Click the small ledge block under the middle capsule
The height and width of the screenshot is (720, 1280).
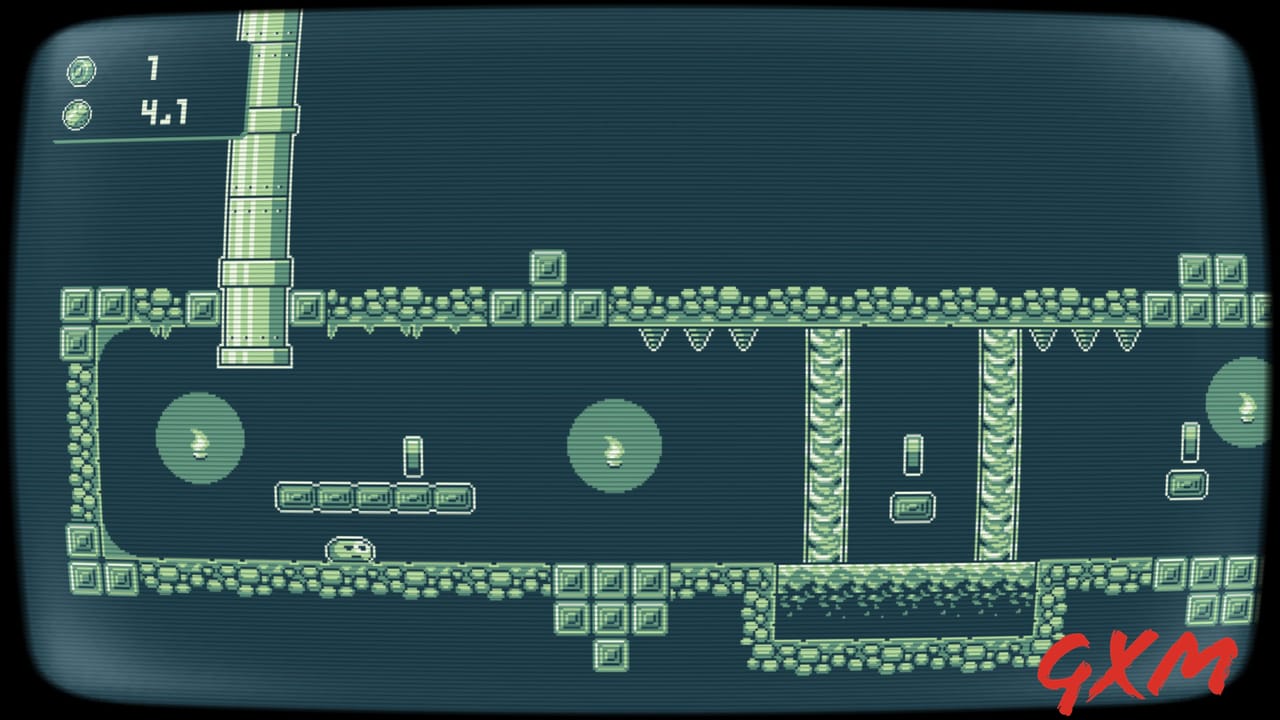[x=911, y=506]
